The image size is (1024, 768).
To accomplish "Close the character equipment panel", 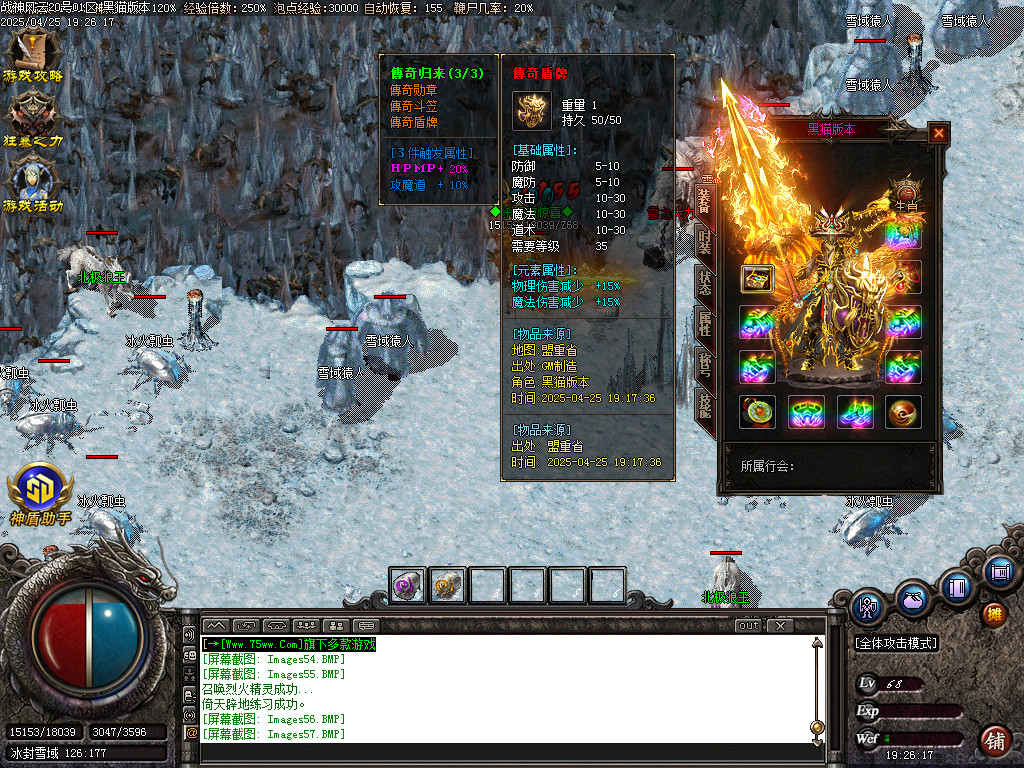I will pos(938,133).
